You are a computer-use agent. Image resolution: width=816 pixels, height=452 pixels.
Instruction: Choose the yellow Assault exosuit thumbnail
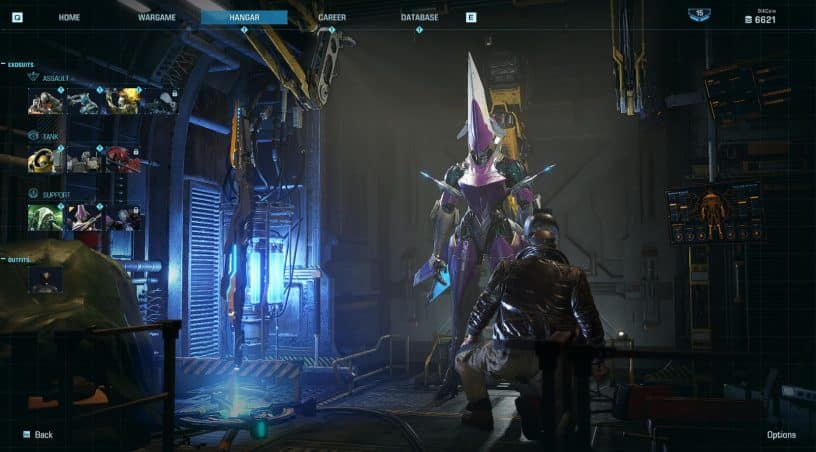123,101
